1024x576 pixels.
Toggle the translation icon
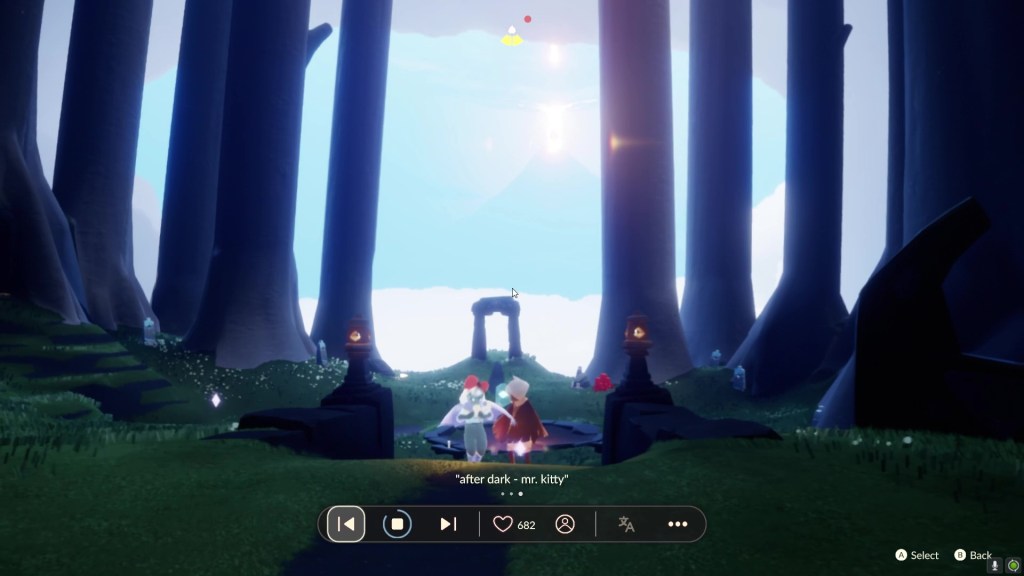click(627, 524)
